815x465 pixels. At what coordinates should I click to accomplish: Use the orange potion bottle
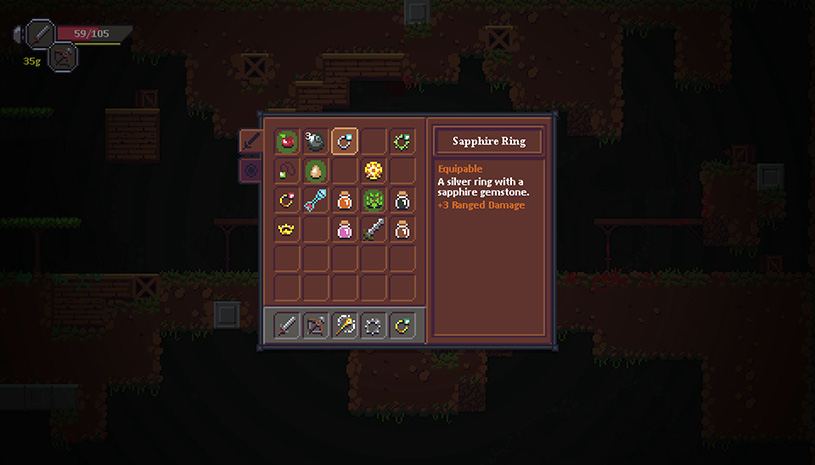(x=345, y=200)
